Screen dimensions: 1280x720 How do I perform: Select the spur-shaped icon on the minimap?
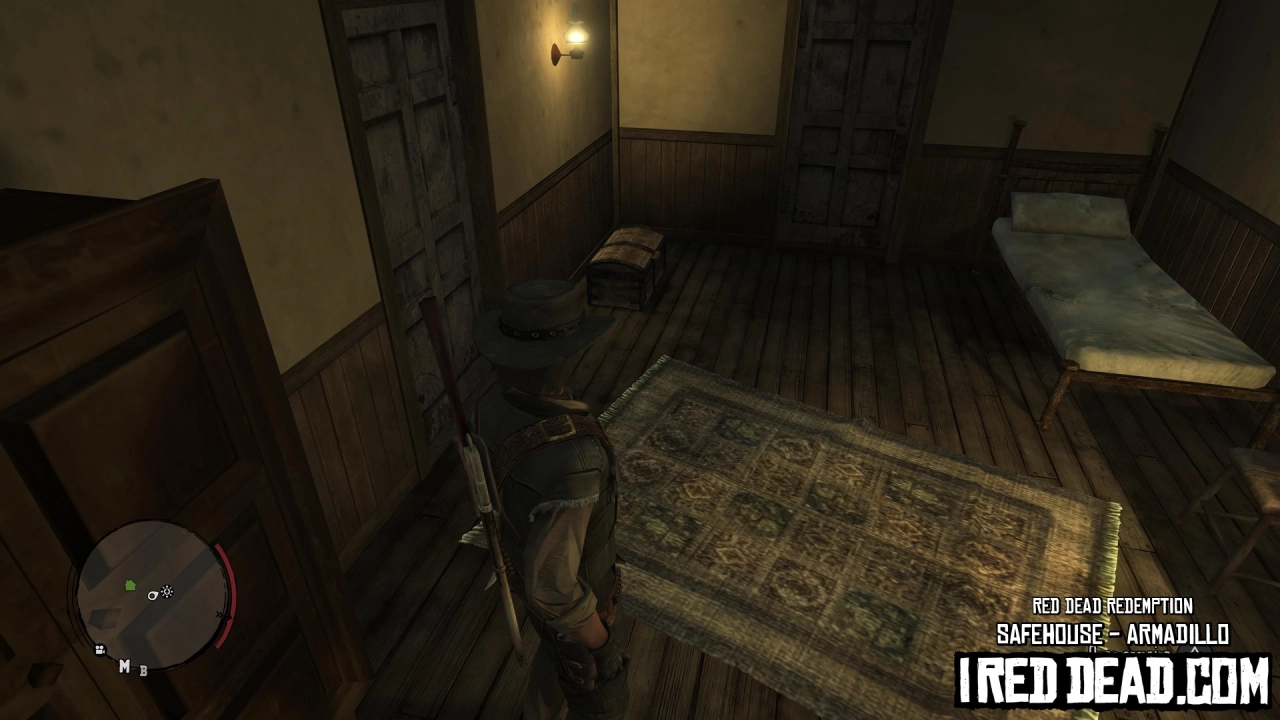click(167, 592)
